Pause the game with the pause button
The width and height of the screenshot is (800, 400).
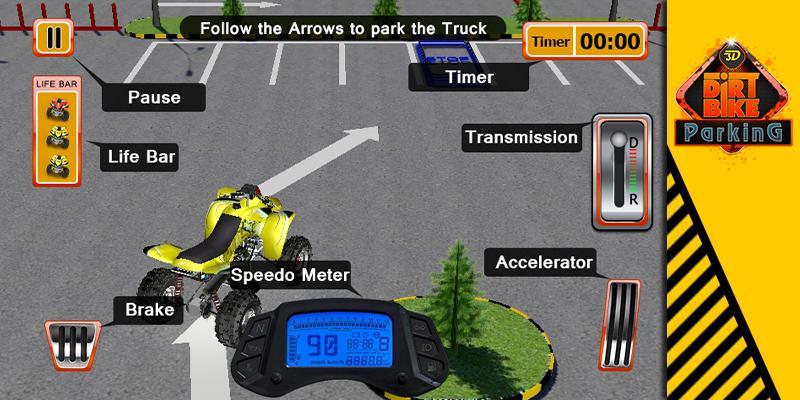[51, 38]
